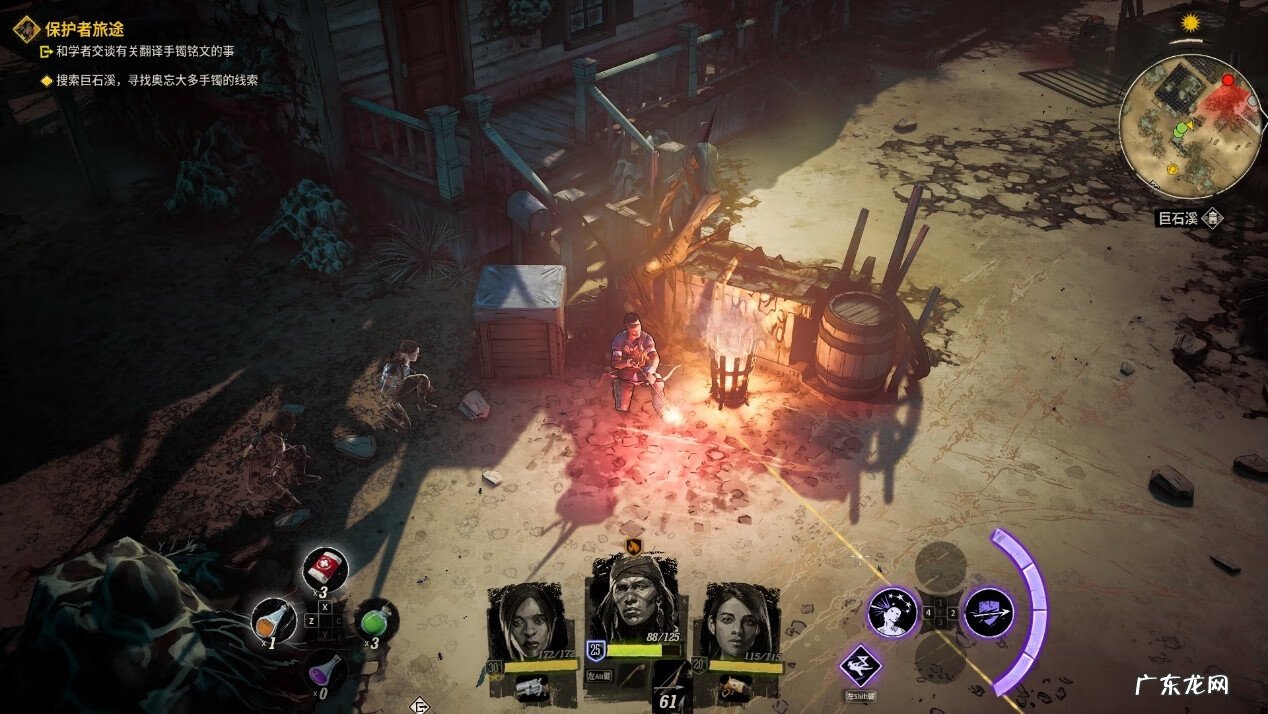Select the right female character portrait

tap(741, 622)
